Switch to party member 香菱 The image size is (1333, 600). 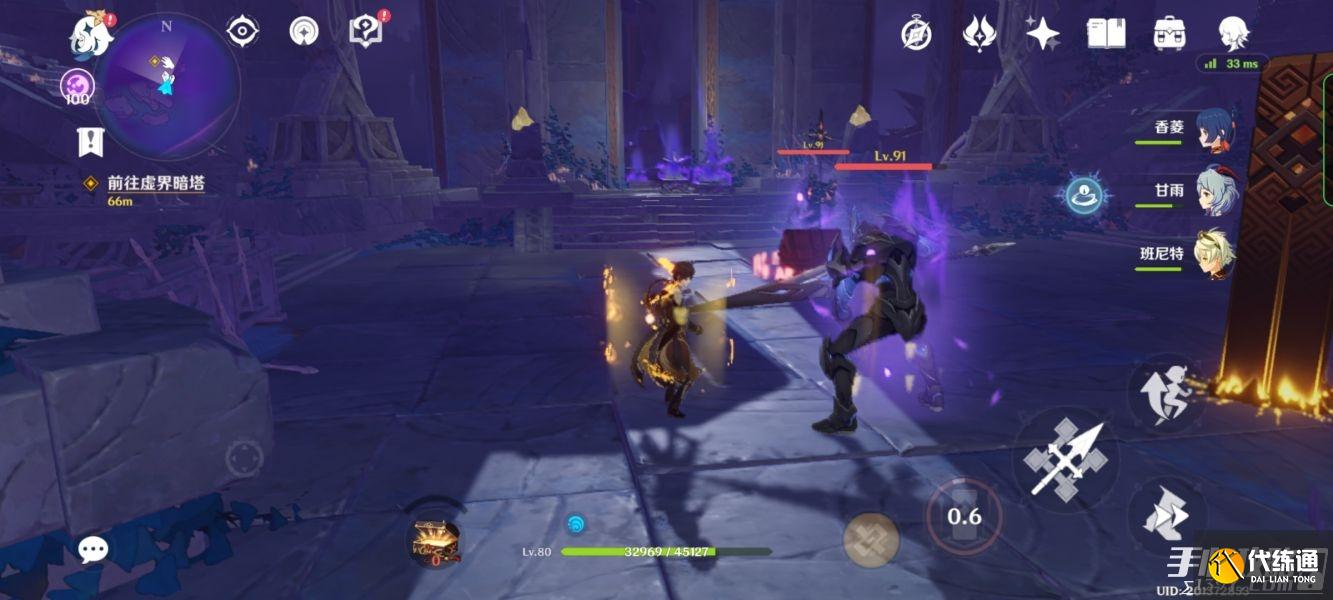tap(1215, 130)
